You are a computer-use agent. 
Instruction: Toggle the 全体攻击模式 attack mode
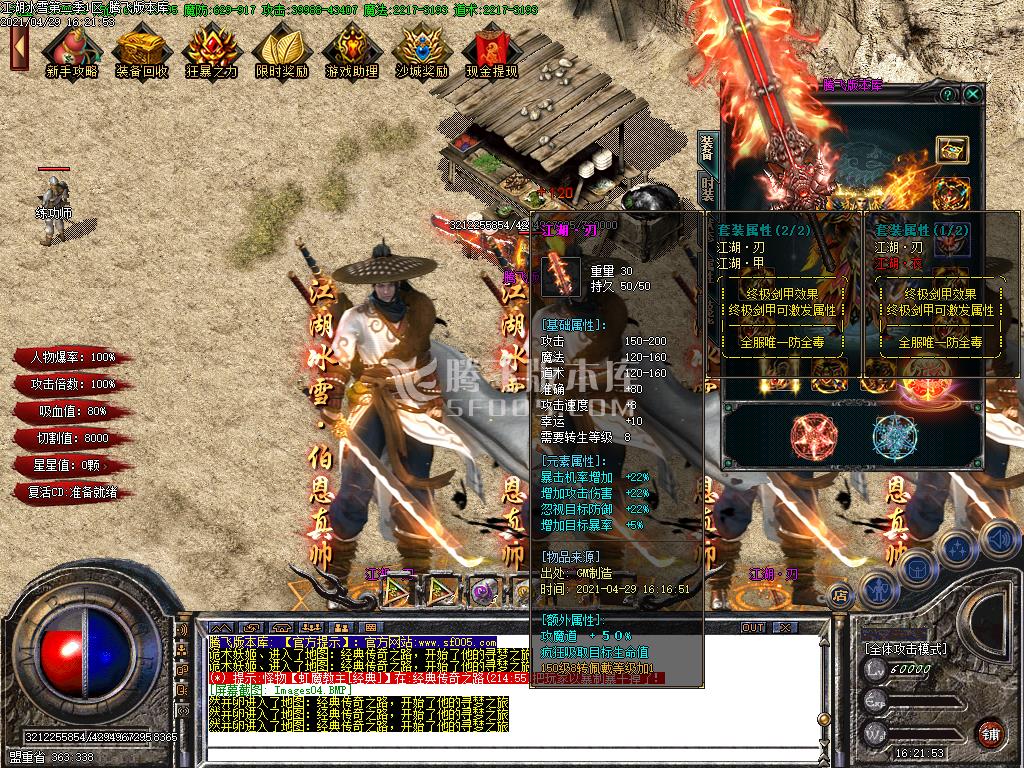pos(905,648)
